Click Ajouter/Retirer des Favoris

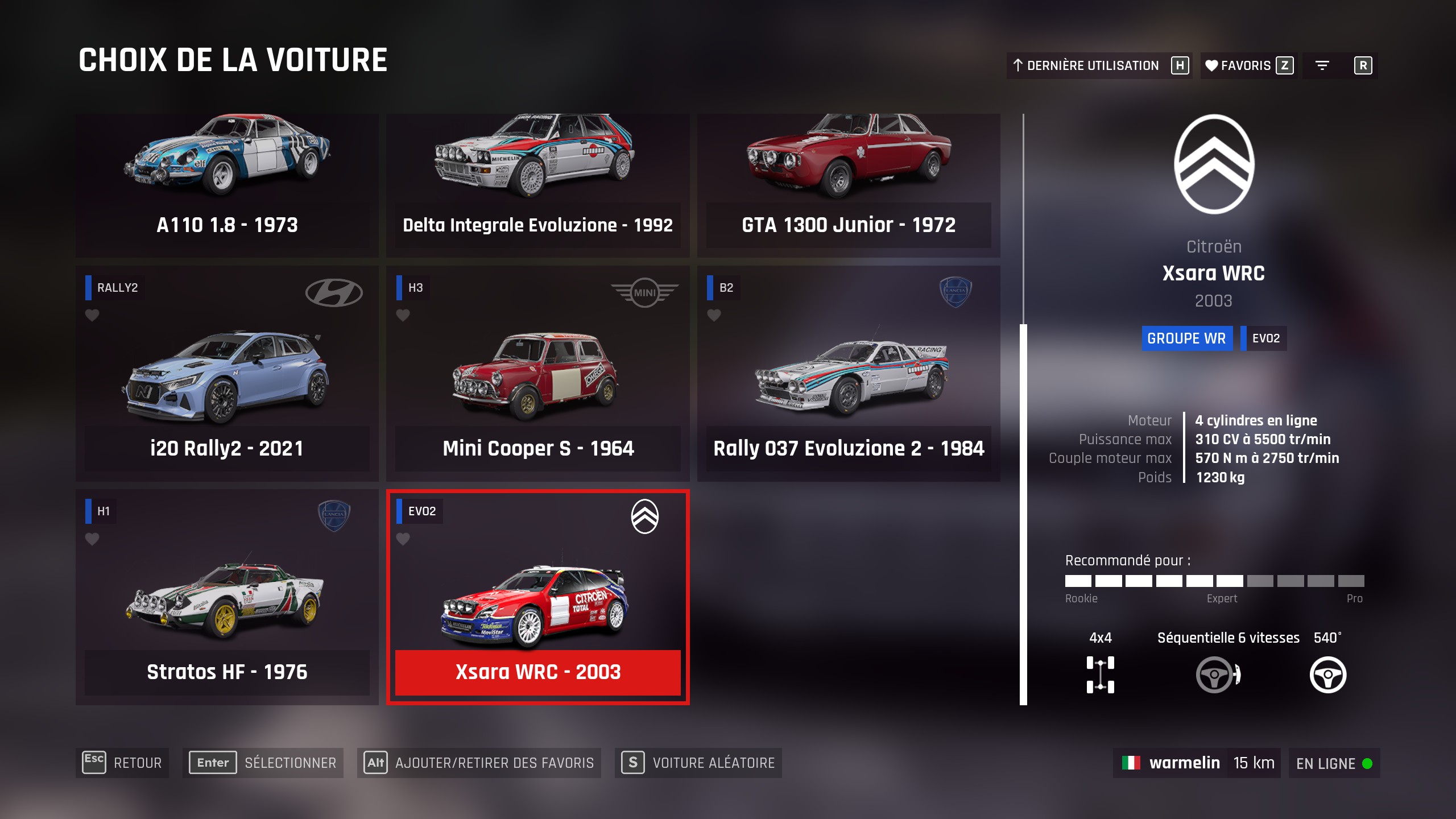coord(479,763)
